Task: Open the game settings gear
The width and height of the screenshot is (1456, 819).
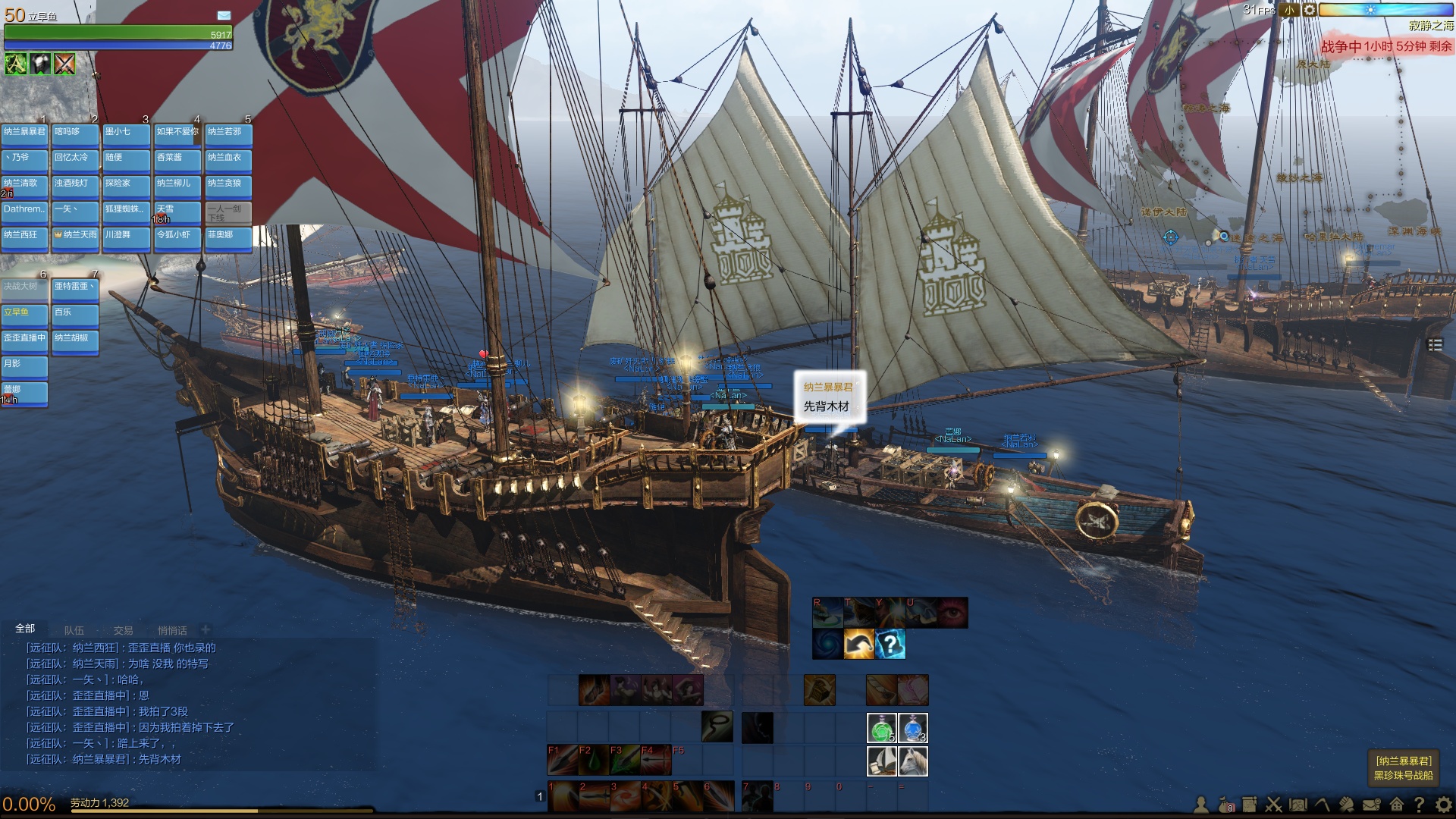Action: (x=1444, y=805)
